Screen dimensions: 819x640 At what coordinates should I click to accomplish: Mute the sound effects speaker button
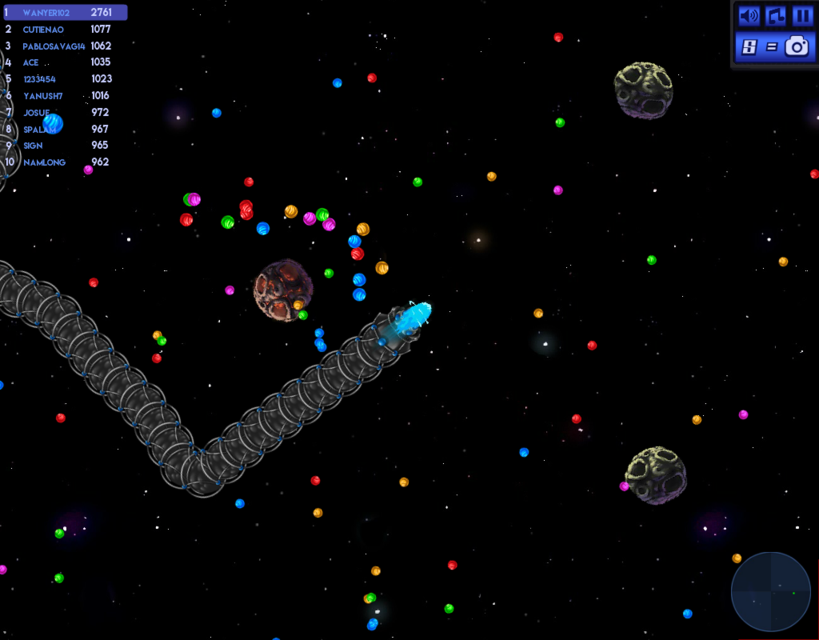point(748,16)
